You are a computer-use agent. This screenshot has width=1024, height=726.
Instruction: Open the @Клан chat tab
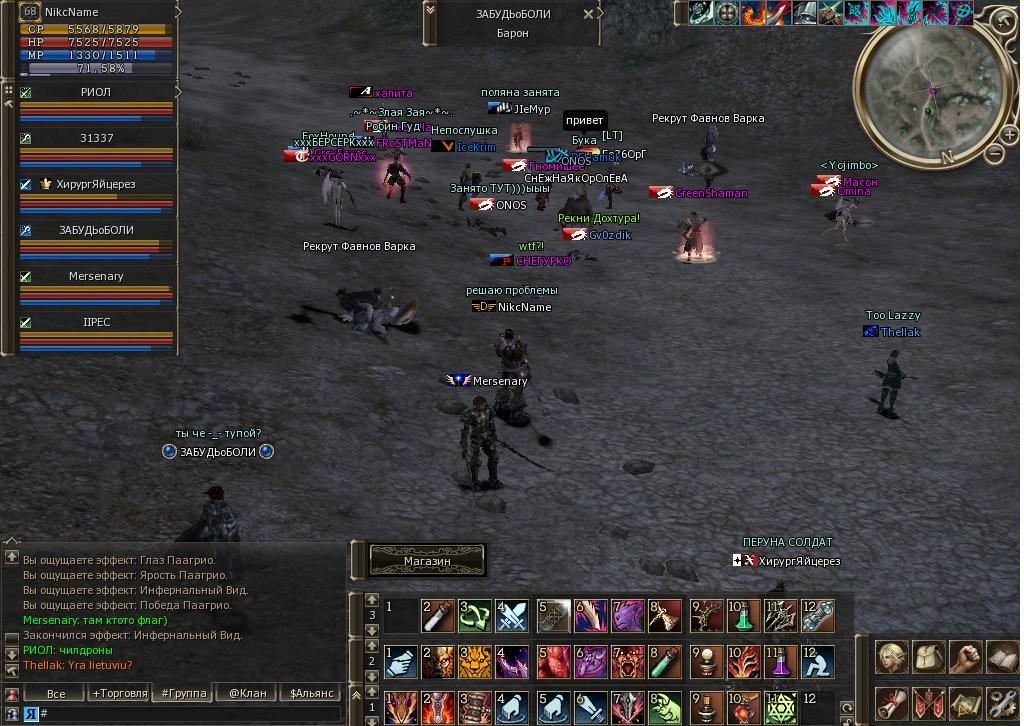pos(247,693)
